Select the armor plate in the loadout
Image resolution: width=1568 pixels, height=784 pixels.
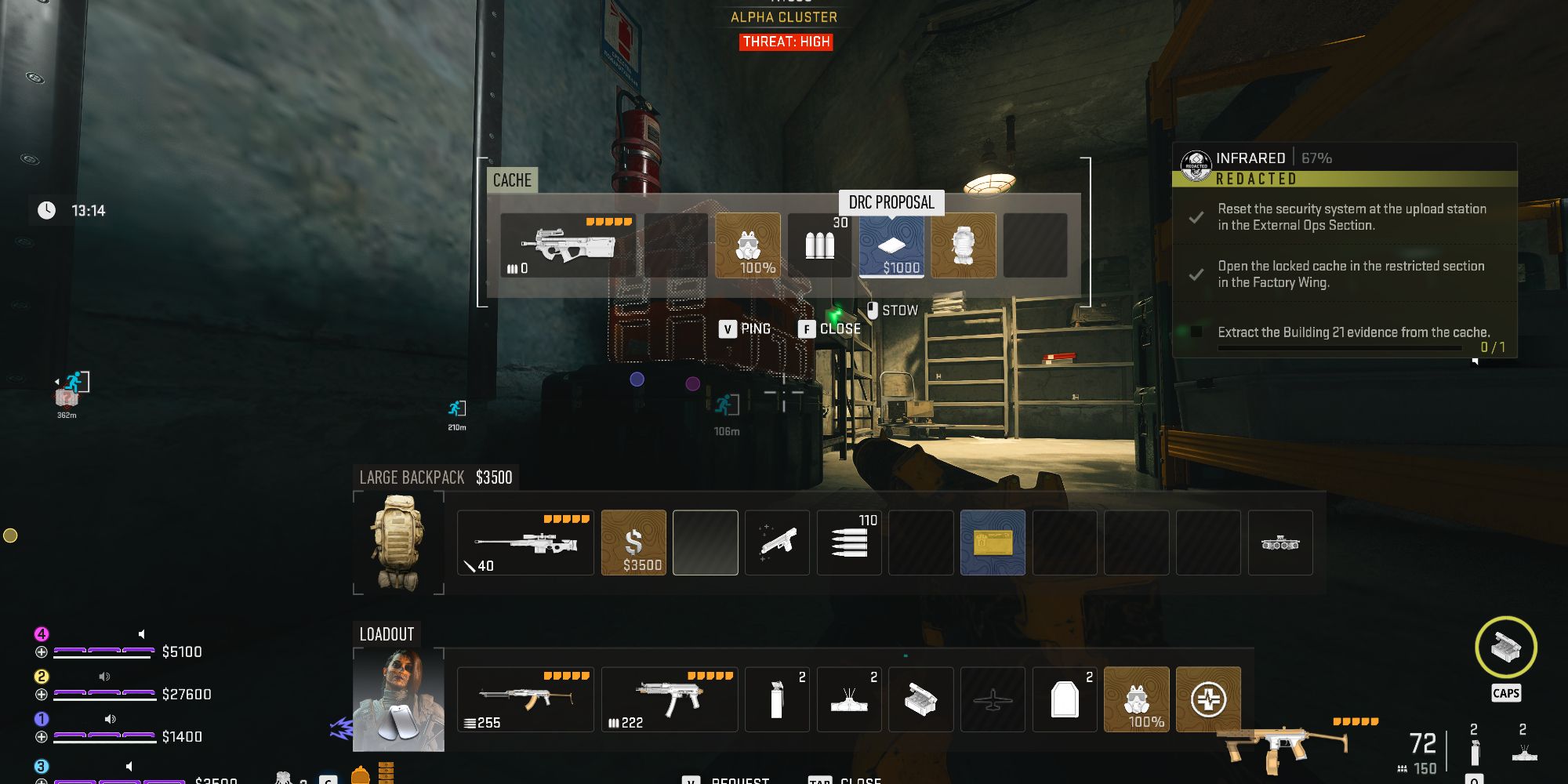[x=1065, y=699]
